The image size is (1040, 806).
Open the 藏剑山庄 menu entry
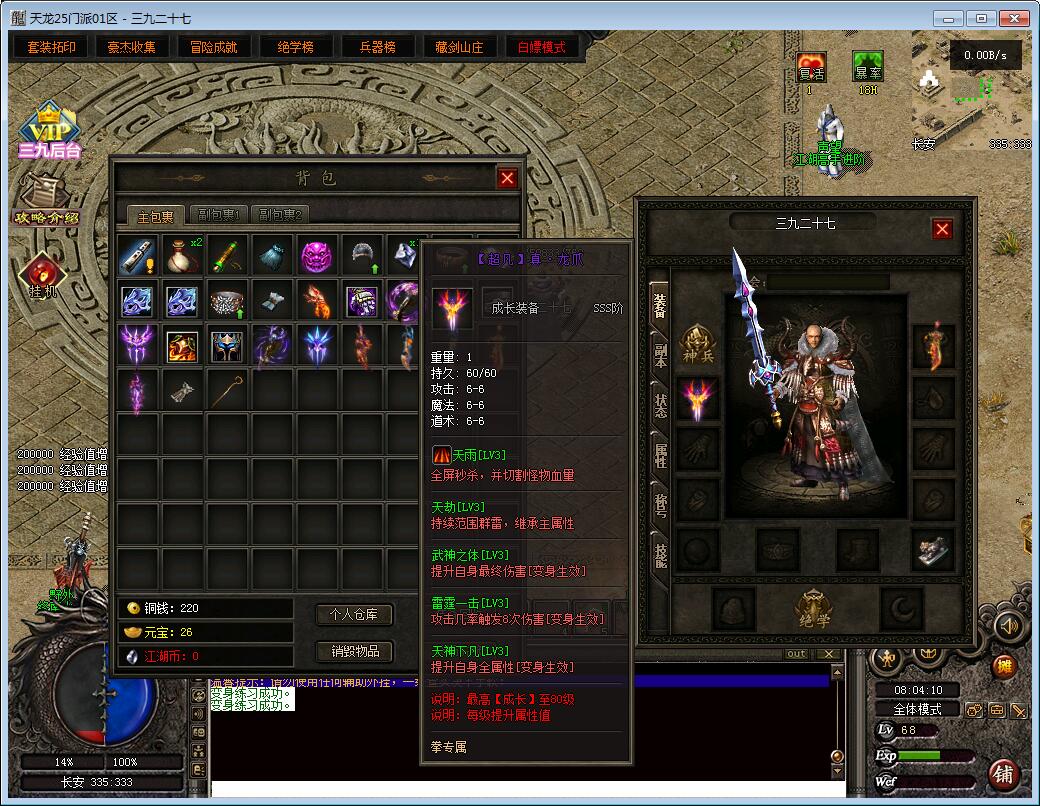(x=459, y=47)
